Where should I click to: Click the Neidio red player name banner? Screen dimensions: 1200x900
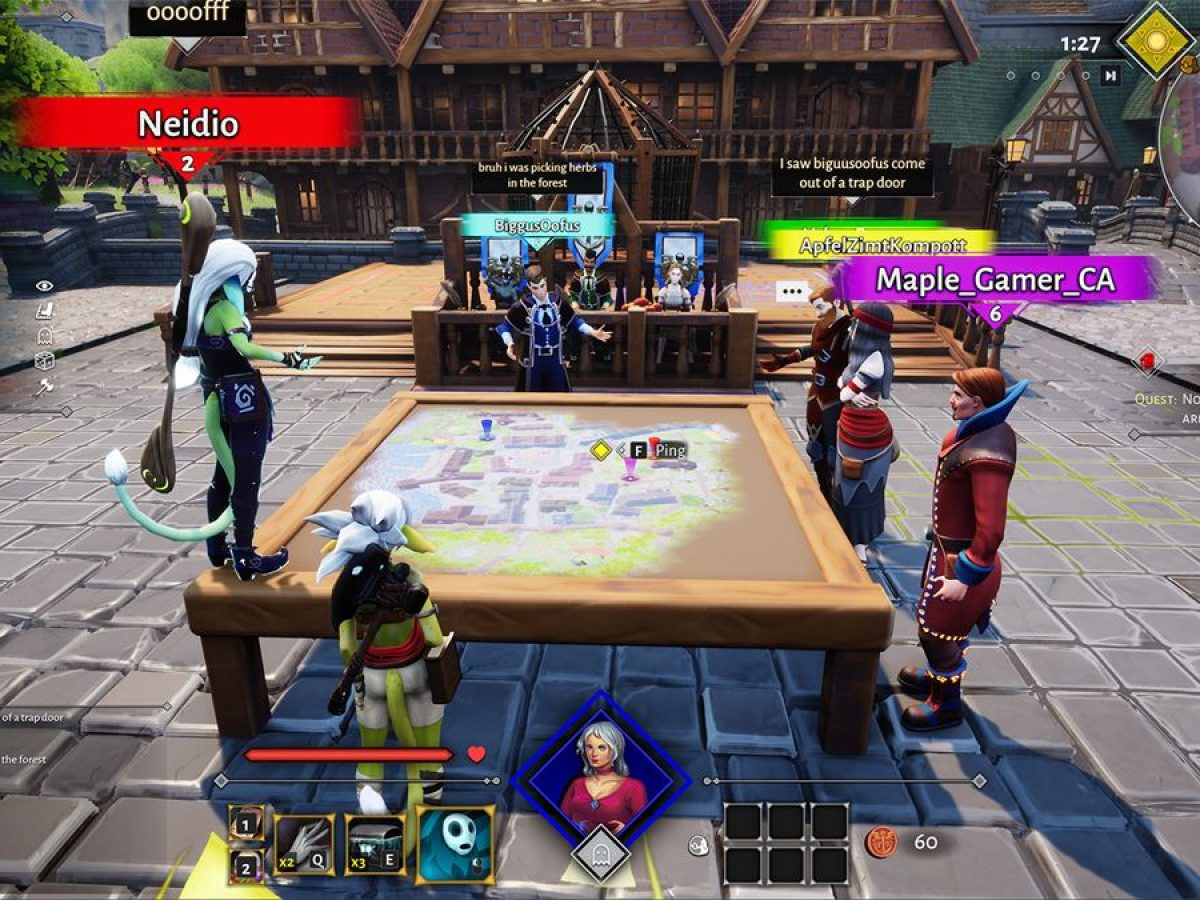pyautogui.click(x=188, y=124)
